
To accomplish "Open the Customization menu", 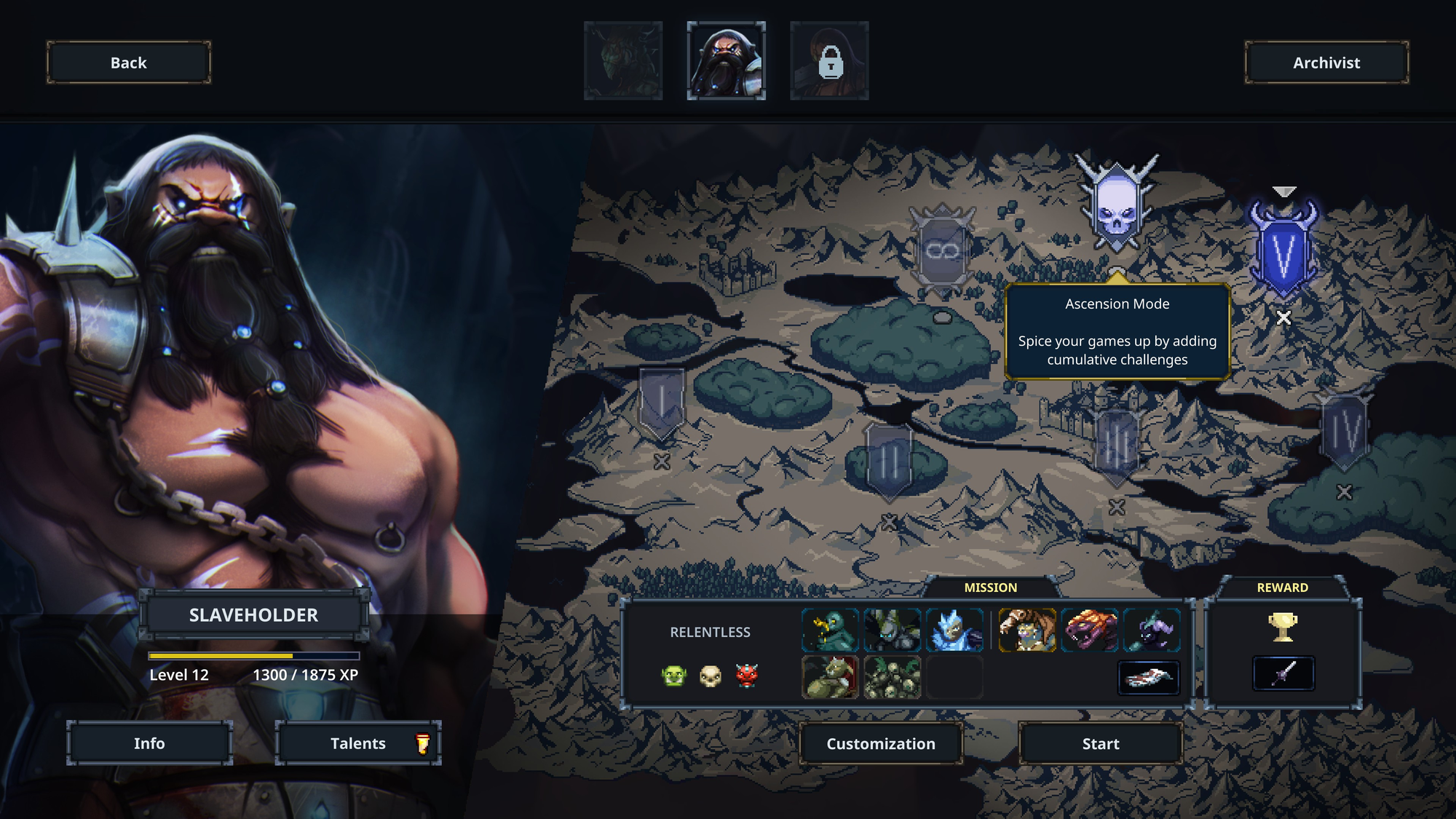I will (881, 743).
